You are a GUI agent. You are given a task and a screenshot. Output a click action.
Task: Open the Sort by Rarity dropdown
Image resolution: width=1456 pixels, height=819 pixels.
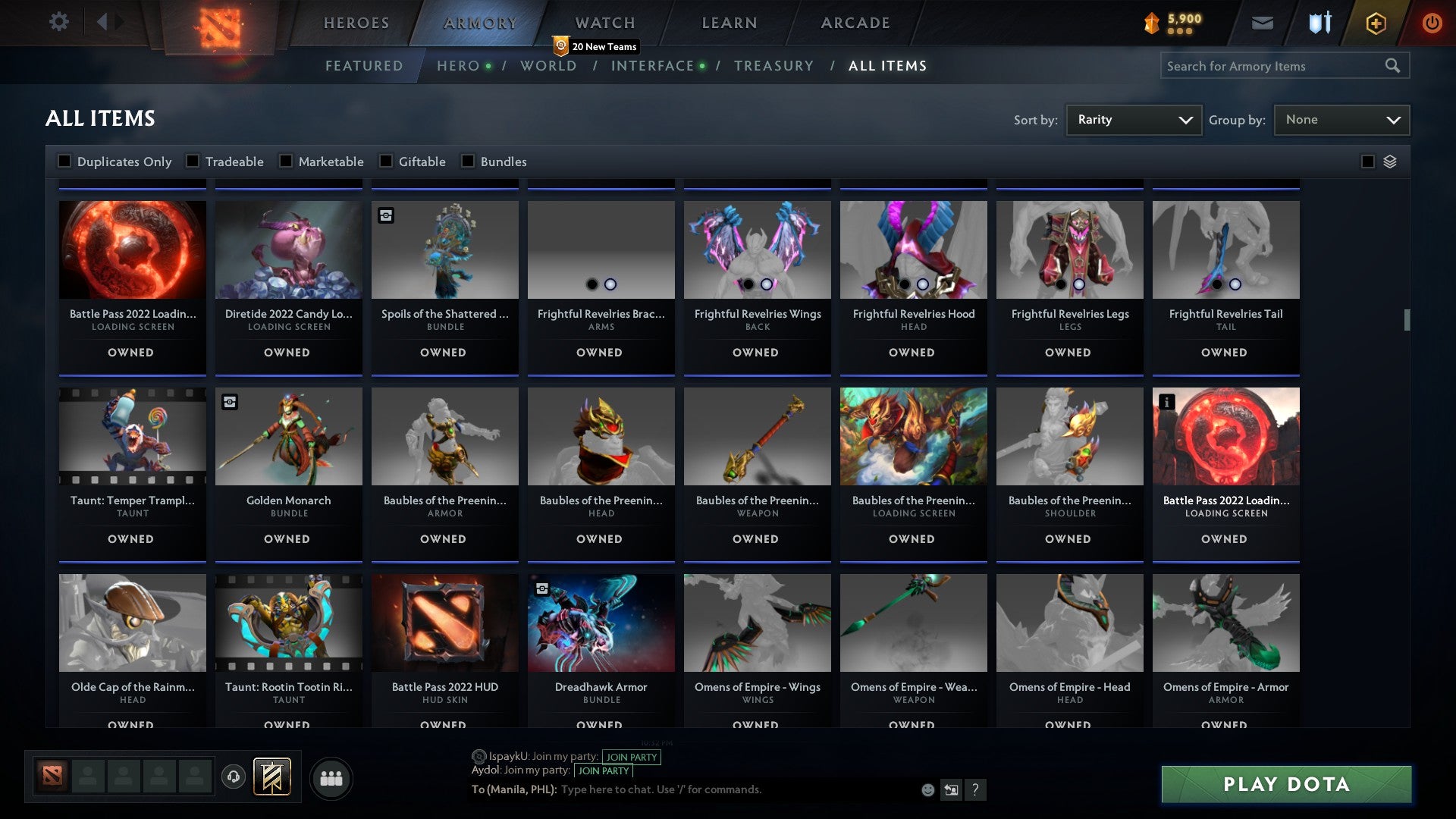1133,119
